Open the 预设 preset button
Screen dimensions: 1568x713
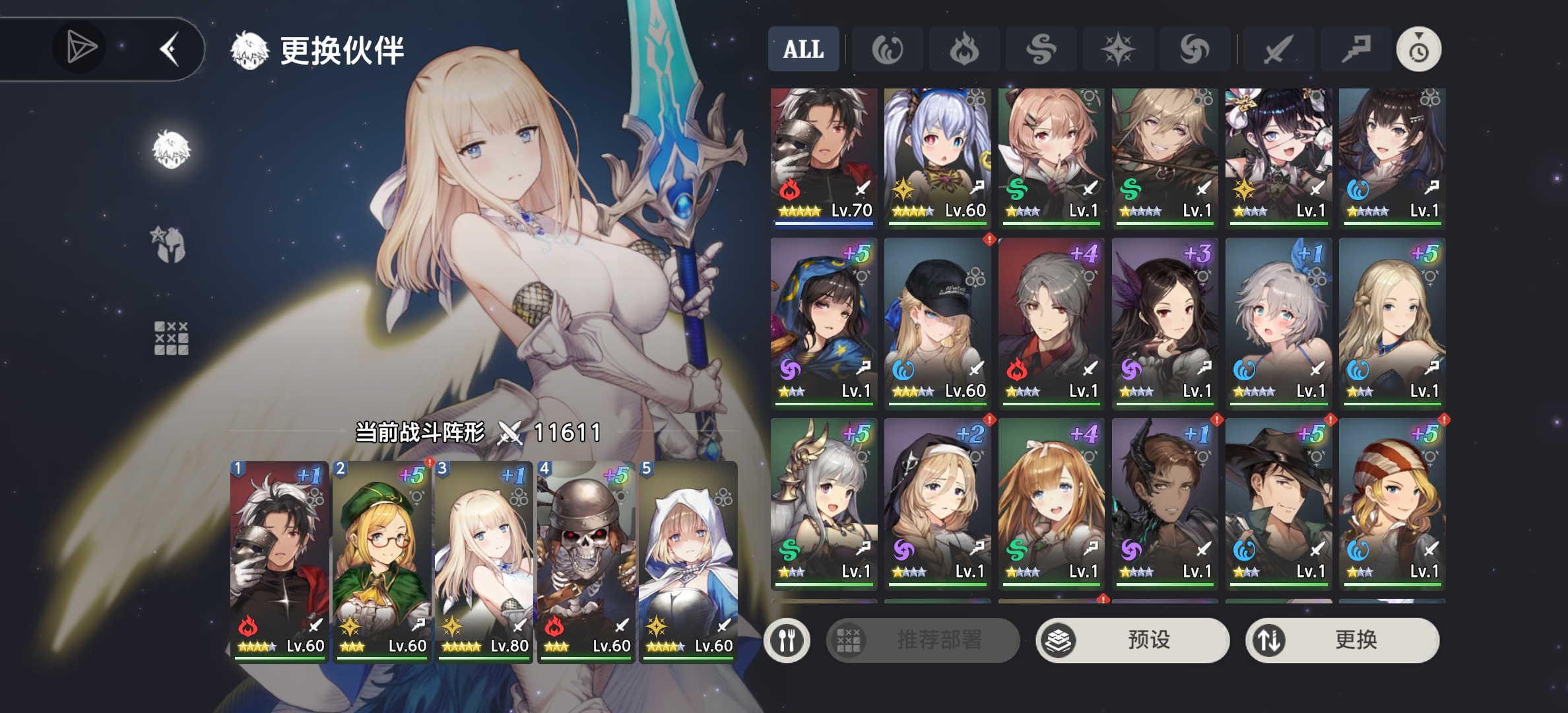pyautogui.click(x=1132, y=640)
